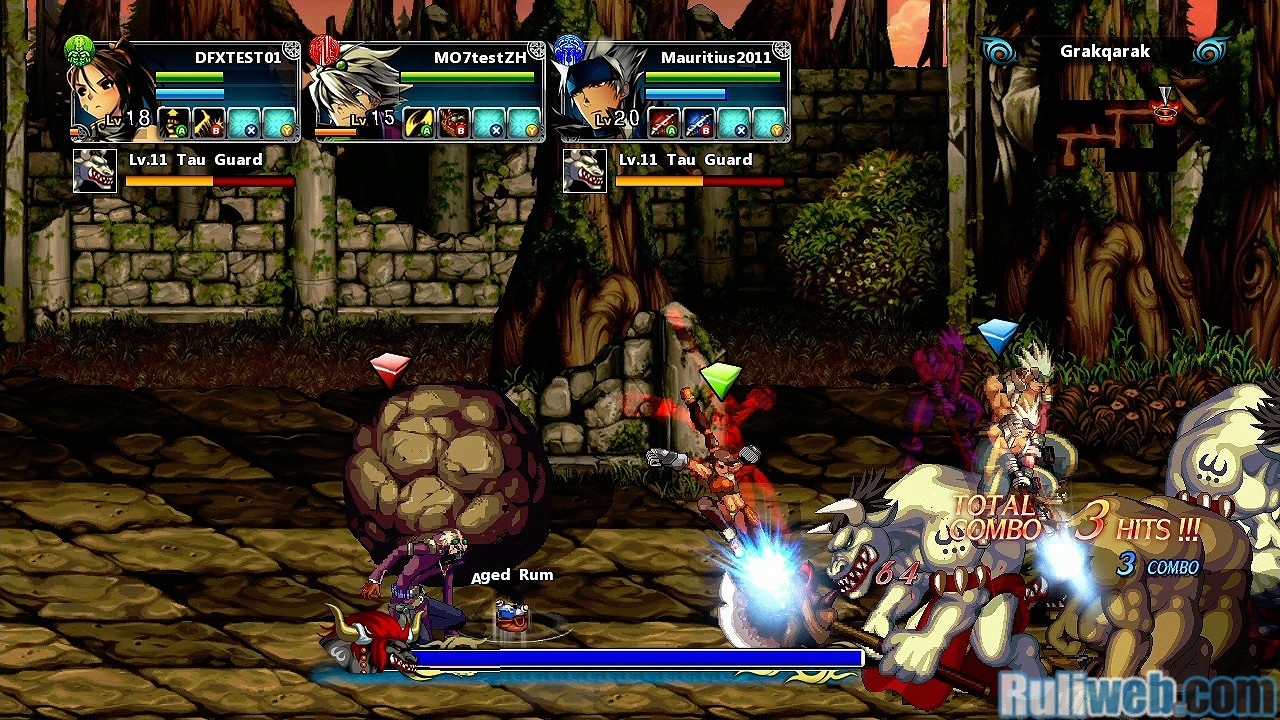
Task: Use MO7testZH's red demon mask skill
Action: (455, 123)
